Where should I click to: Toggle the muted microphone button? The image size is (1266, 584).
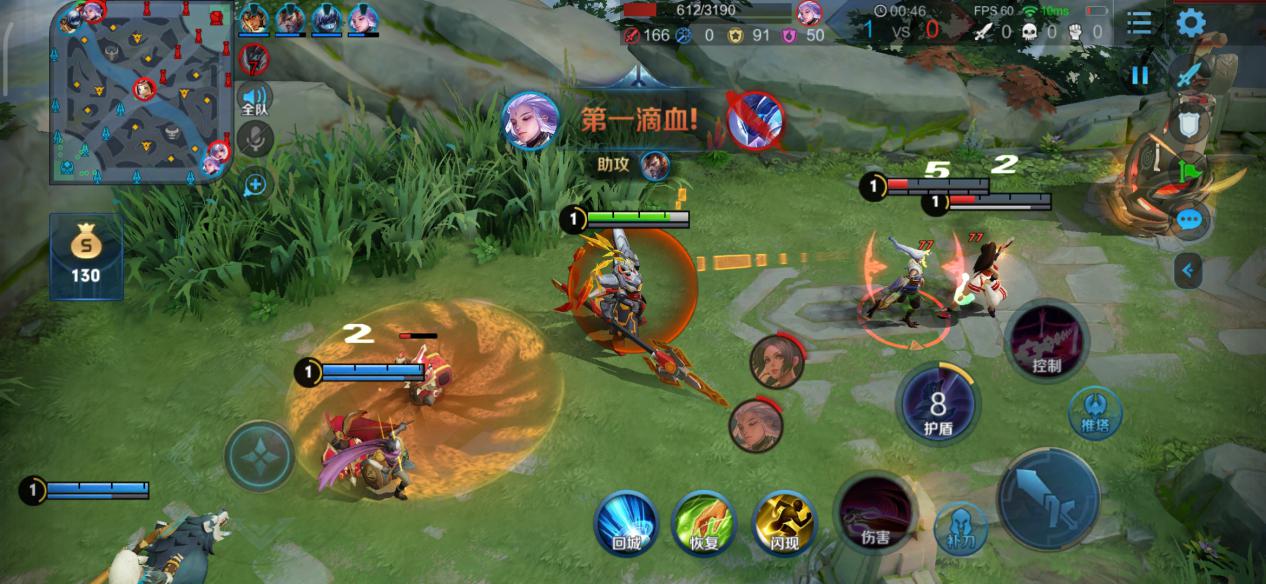pyautogui.click(x=256, y=140)
